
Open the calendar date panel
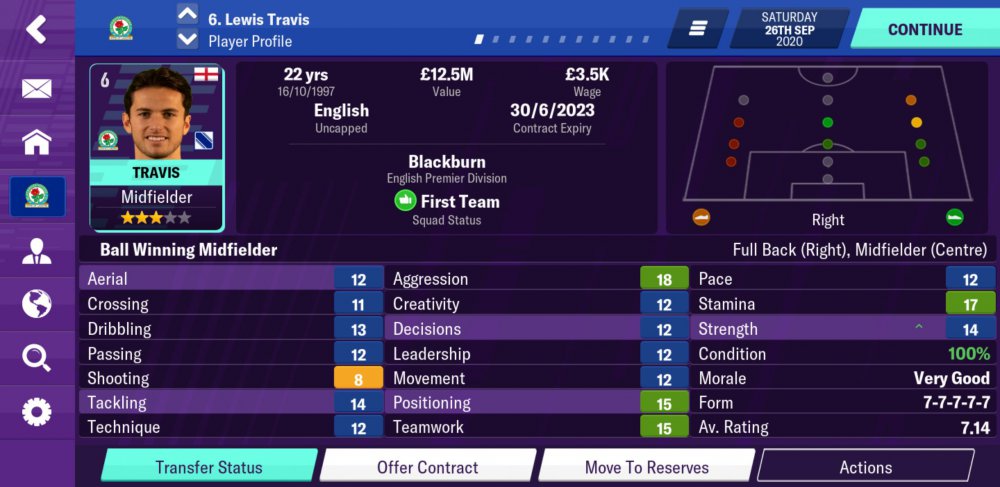790,29
